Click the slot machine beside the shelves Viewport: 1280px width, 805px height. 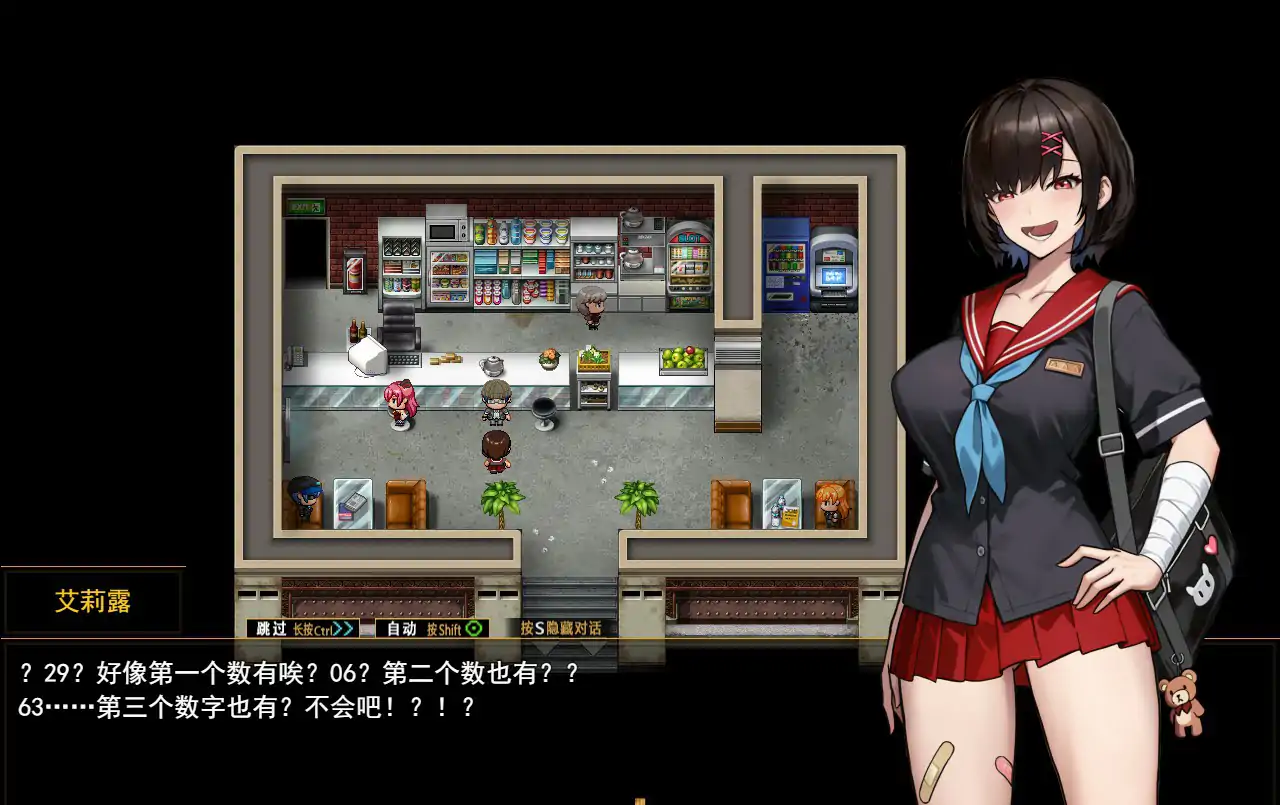click(x=688, y=263)
